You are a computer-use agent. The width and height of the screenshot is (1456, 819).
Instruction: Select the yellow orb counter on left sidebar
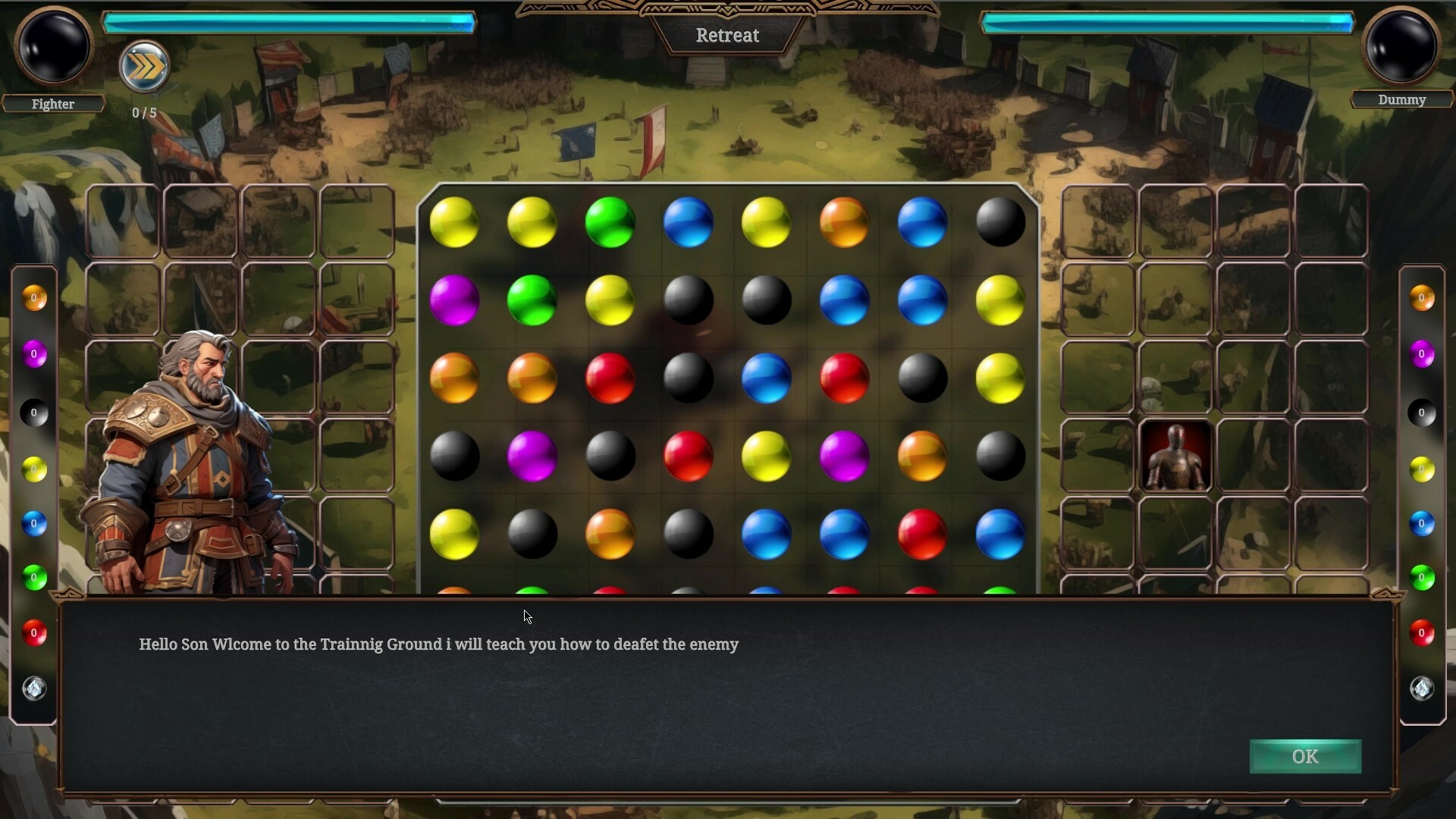[33, 469]
